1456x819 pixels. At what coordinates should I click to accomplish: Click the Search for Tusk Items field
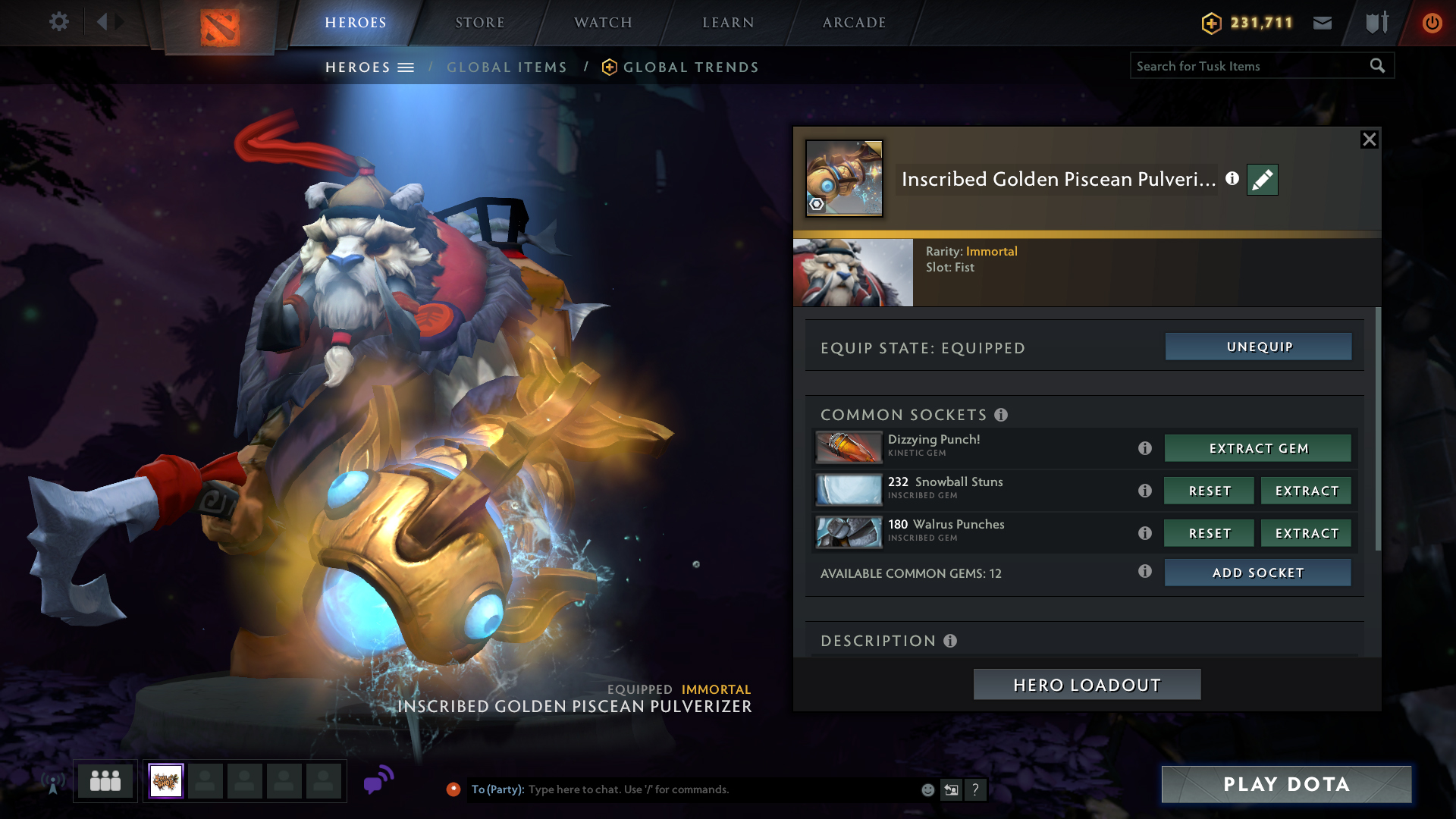point(1247,66)
